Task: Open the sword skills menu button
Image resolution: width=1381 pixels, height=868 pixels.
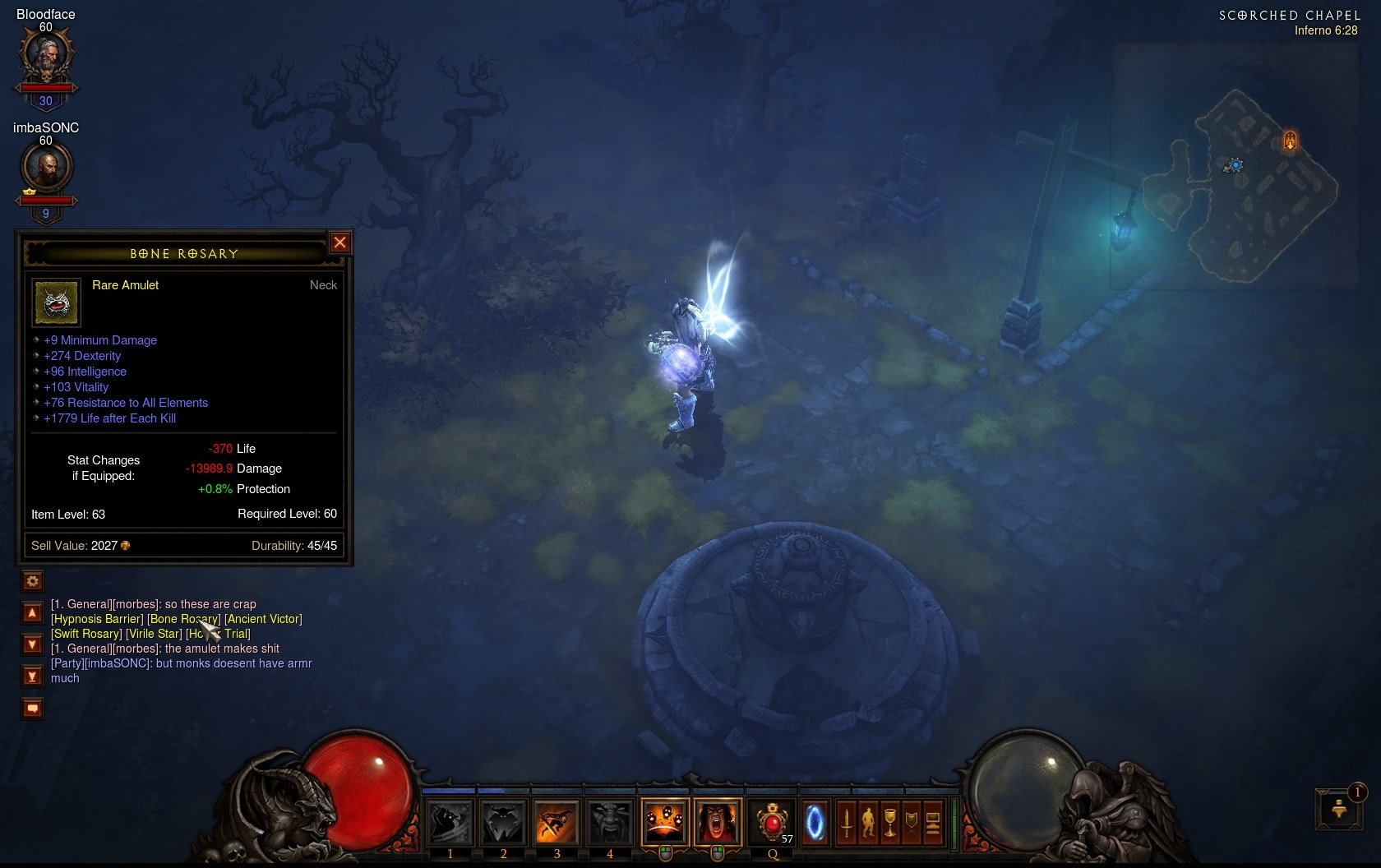Action: [847, 821]
